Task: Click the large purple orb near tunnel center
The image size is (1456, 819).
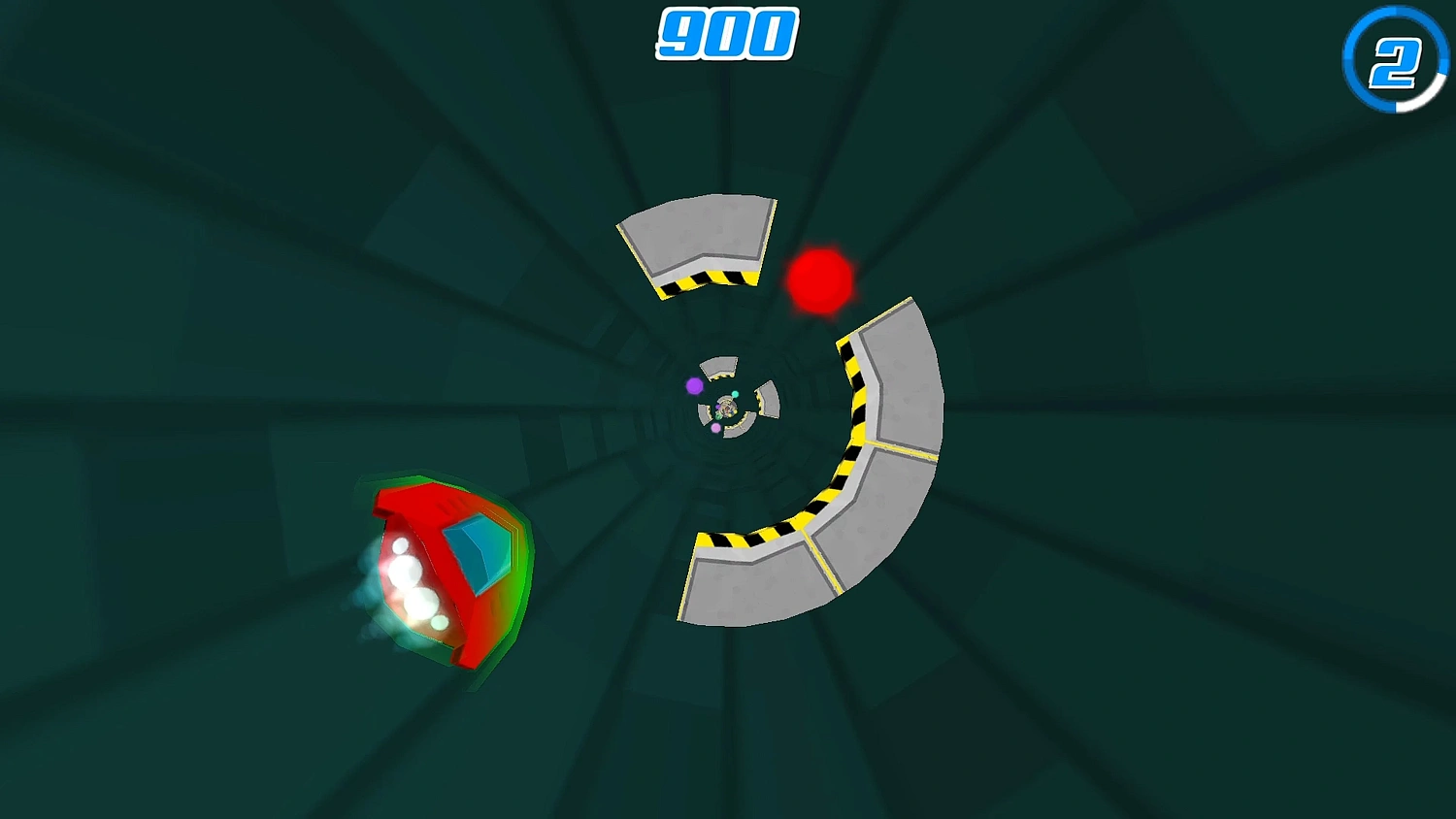Action: coord(694,385)
